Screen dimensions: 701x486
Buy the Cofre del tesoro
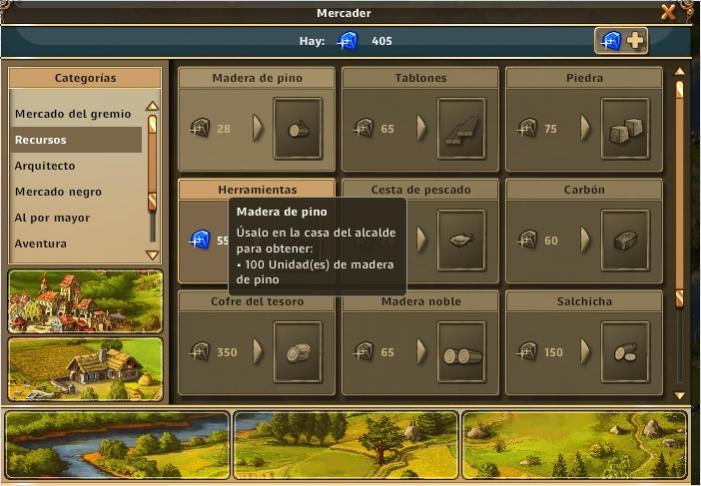click(x=297, y=352)
